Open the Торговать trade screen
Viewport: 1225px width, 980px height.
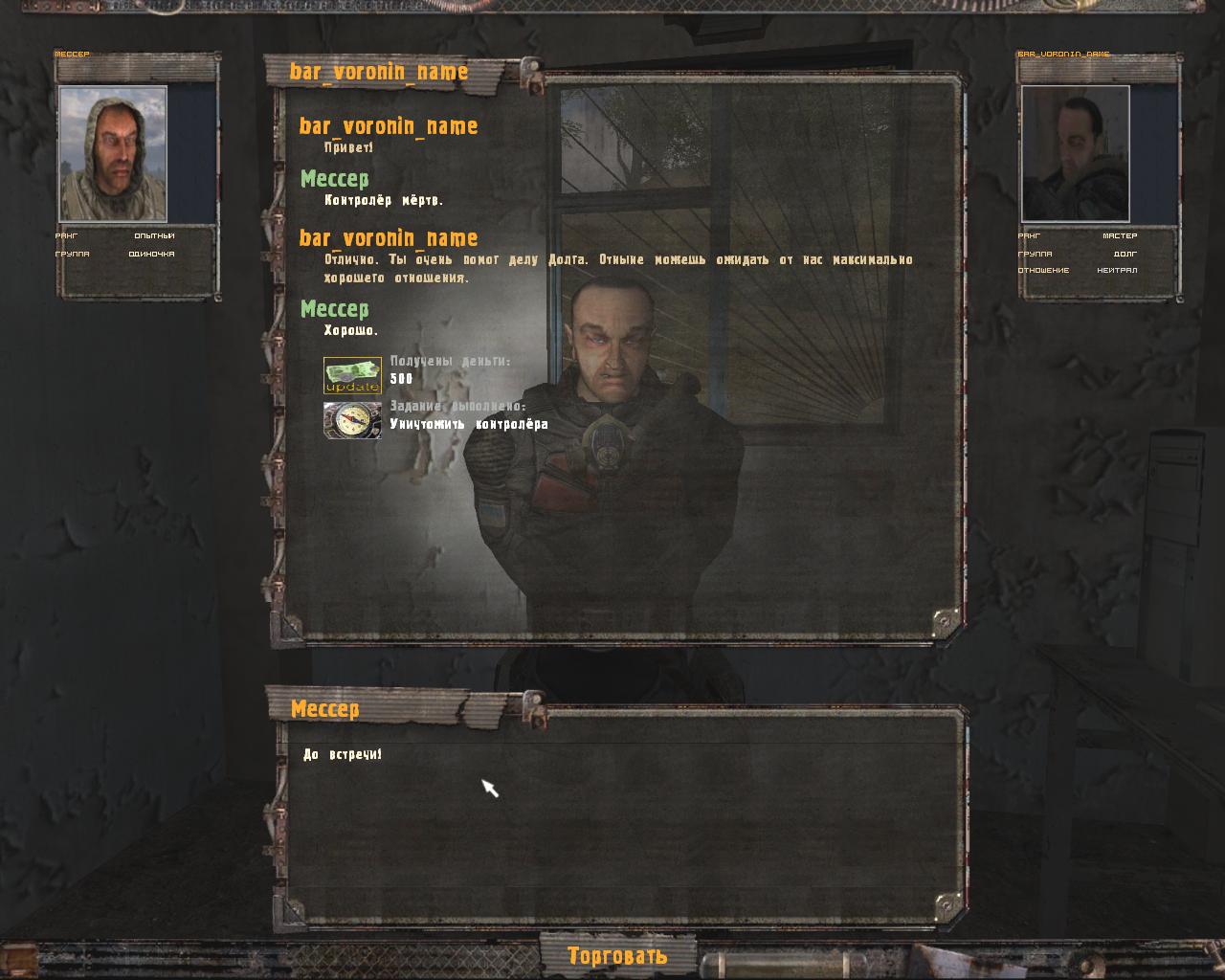pyautogui.click(x=617, y=955)
